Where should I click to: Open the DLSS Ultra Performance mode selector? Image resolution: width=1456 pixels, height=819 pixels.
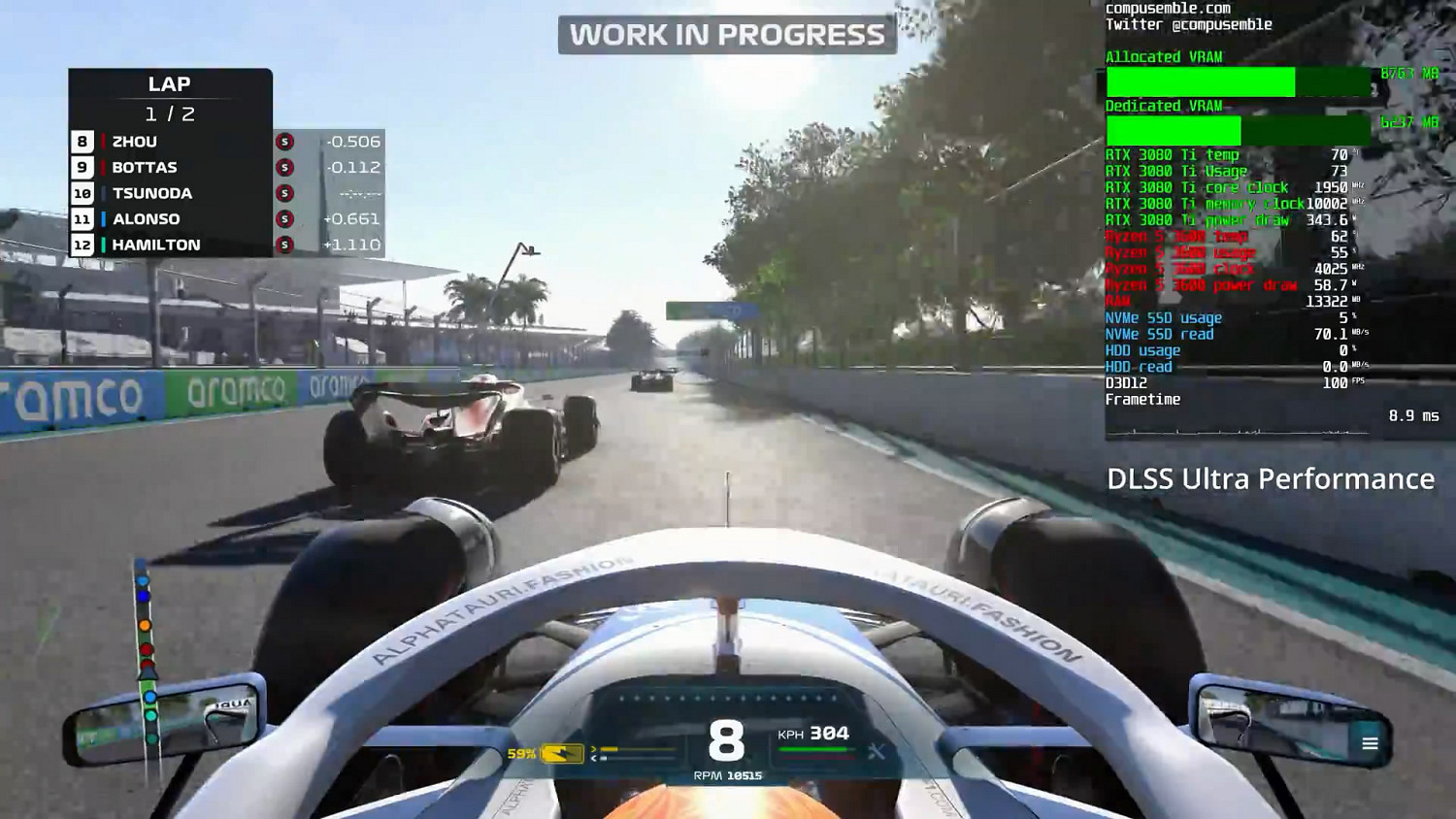click(x=1272, y=478)
